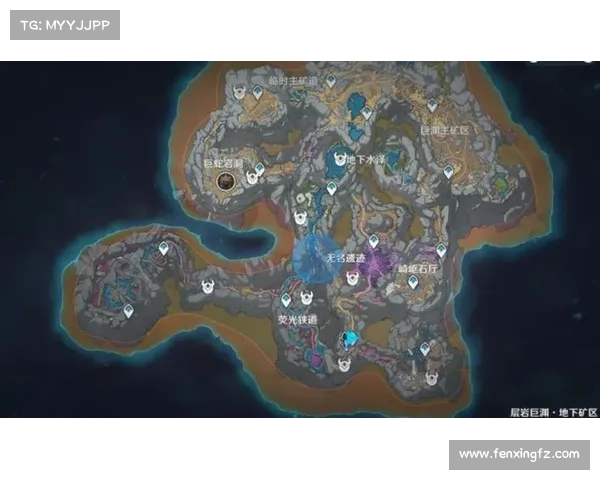This screenshot has height=480, width=600.
Task: Open the www.fenxingfz.com watermark link
Action: tap(519, 454)
